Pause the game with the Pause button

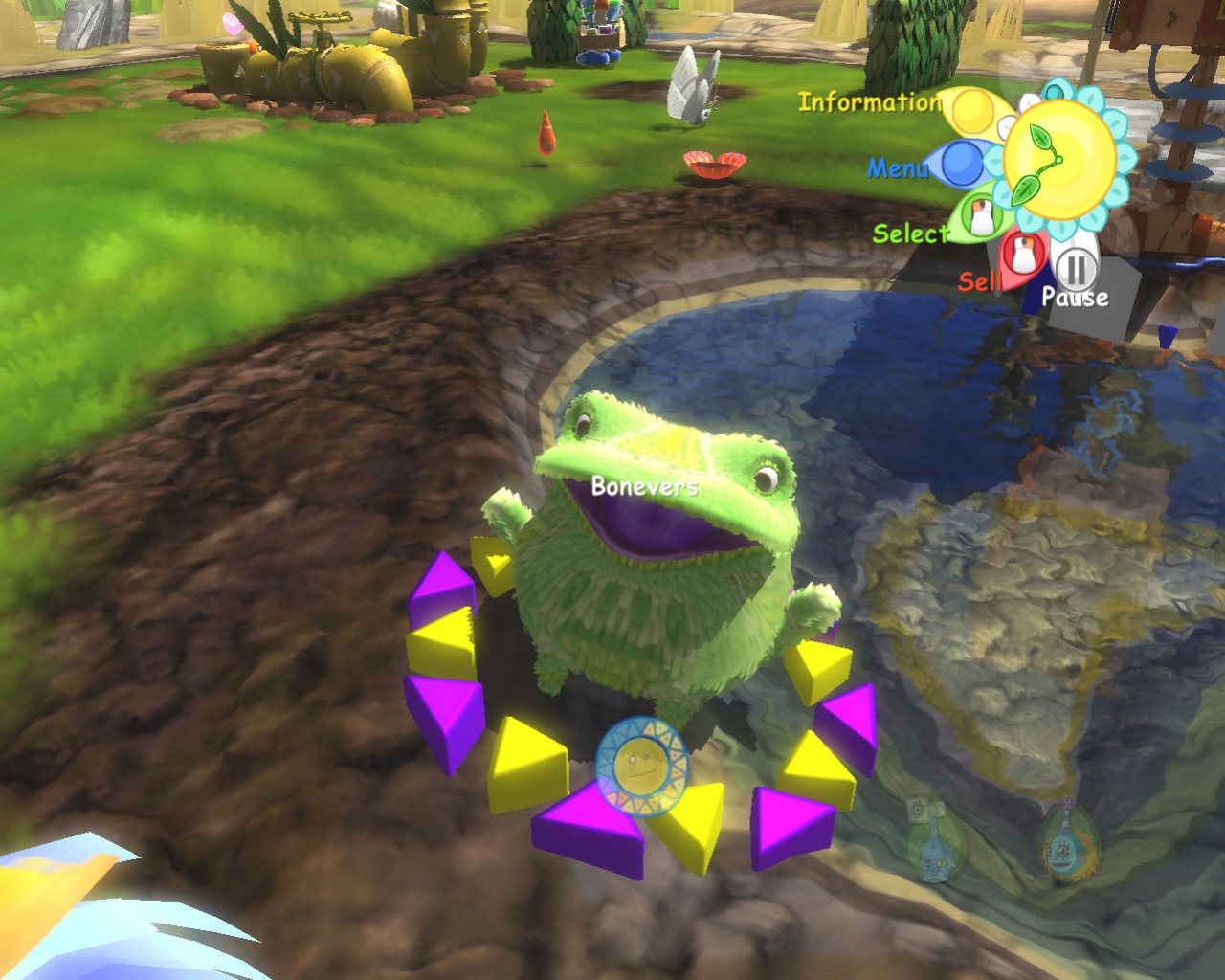click(1077, 268)
